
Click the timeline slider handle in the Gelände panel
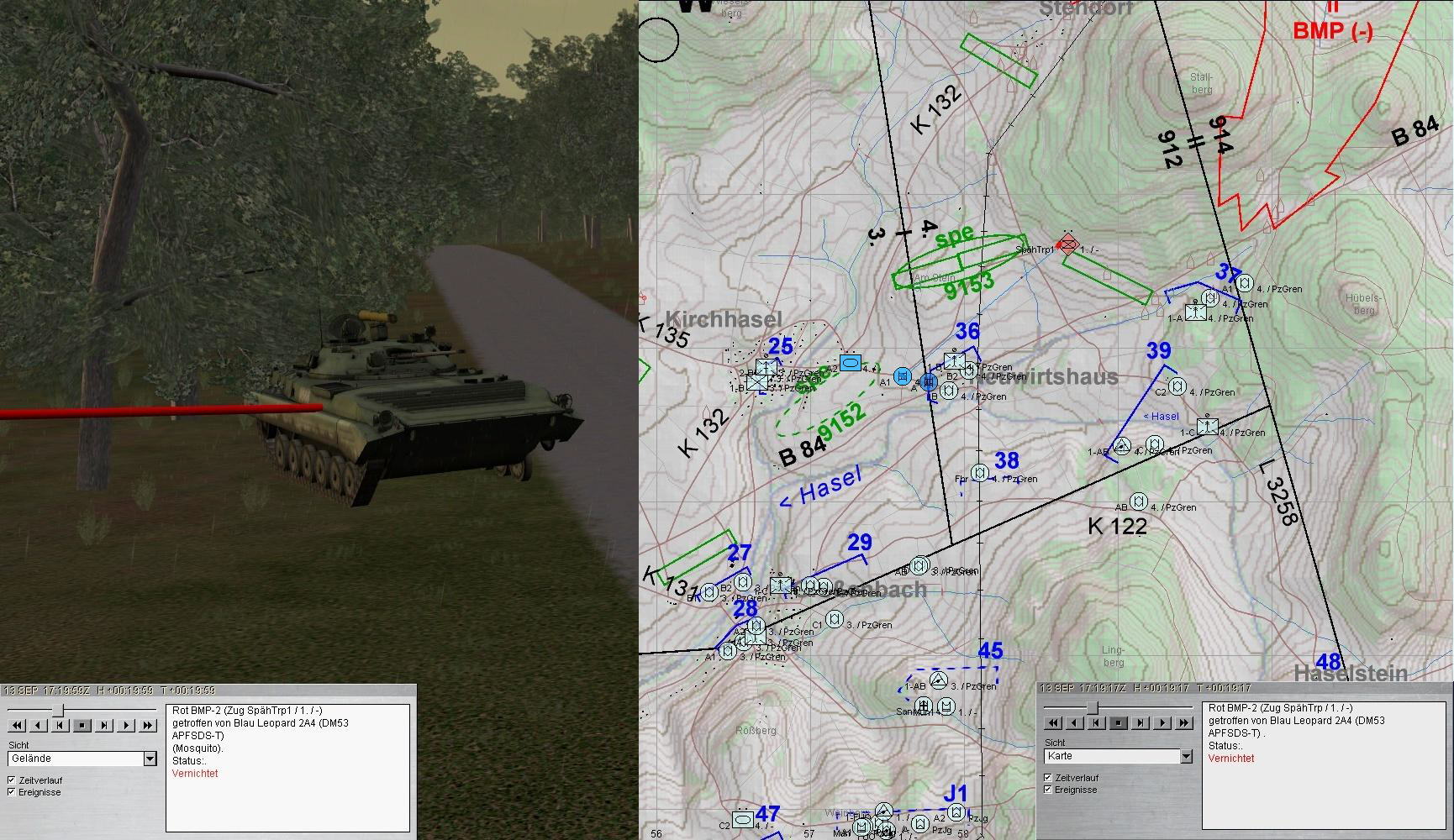coord(58,711)
